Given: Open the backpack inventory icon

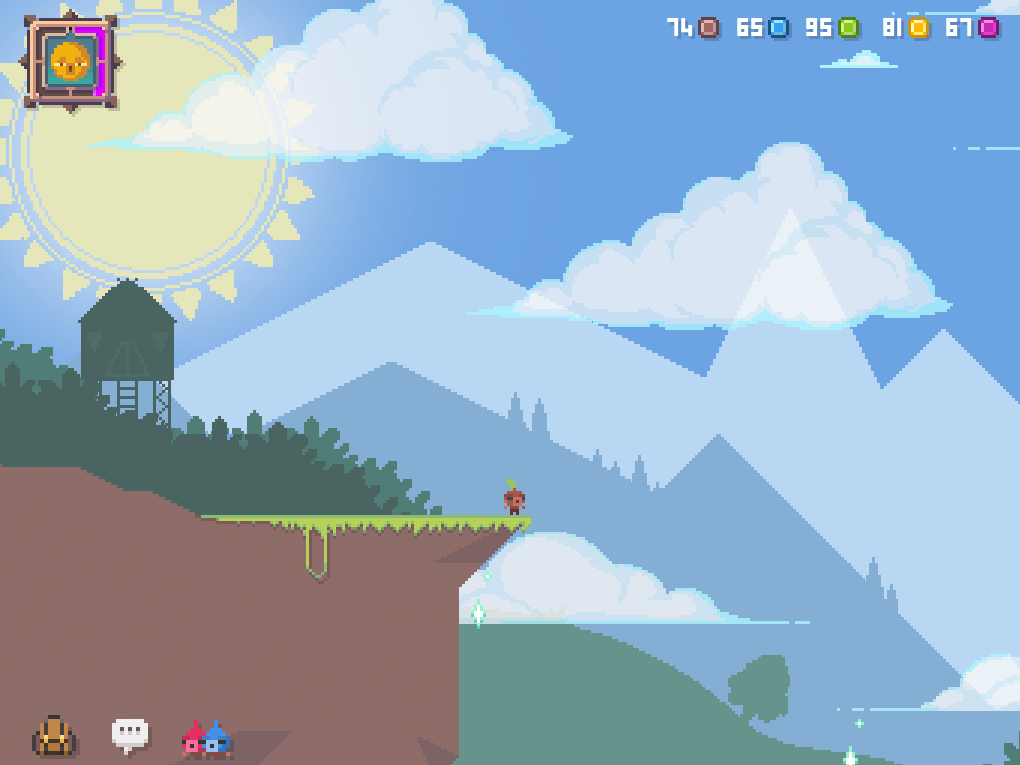Looking at the screenshot, I should click(x=55, y=737).
